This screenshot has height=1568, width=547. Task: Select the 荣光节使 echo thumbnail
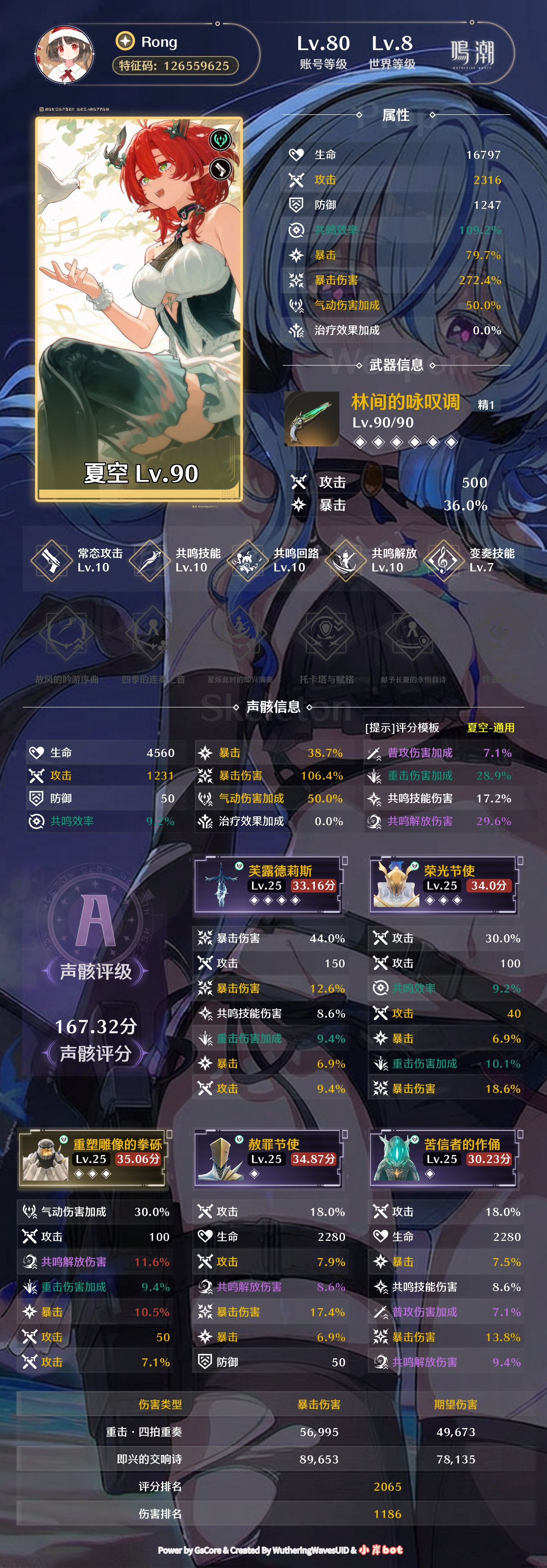(396, 884)
